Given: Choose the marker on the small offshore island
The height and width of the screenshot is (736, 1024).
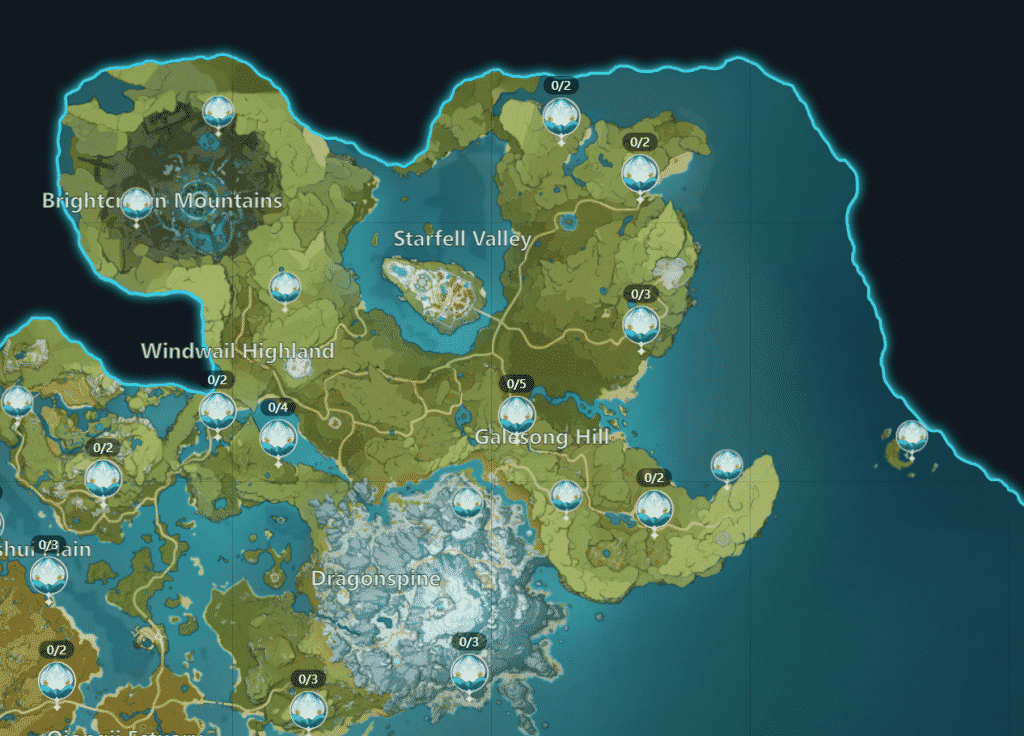Looking at the screenshot, I should [911, 436].
